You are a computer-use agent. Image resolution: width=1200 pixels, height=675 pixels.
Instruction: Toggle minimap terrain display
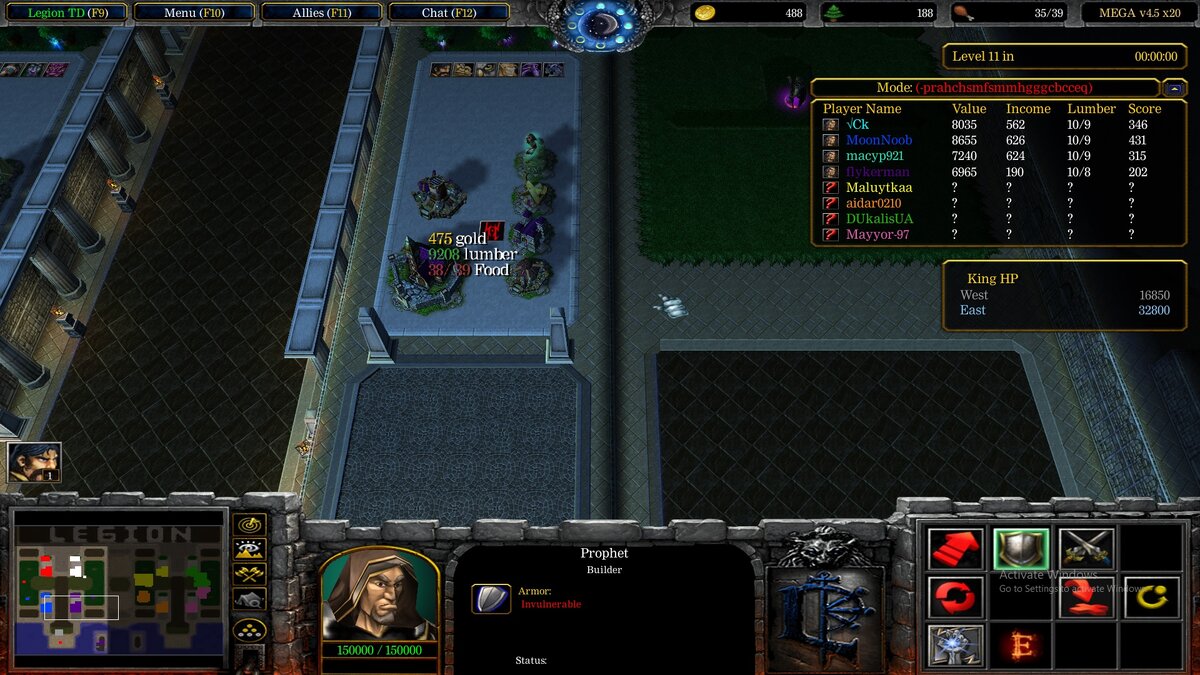tap(249, 549)
